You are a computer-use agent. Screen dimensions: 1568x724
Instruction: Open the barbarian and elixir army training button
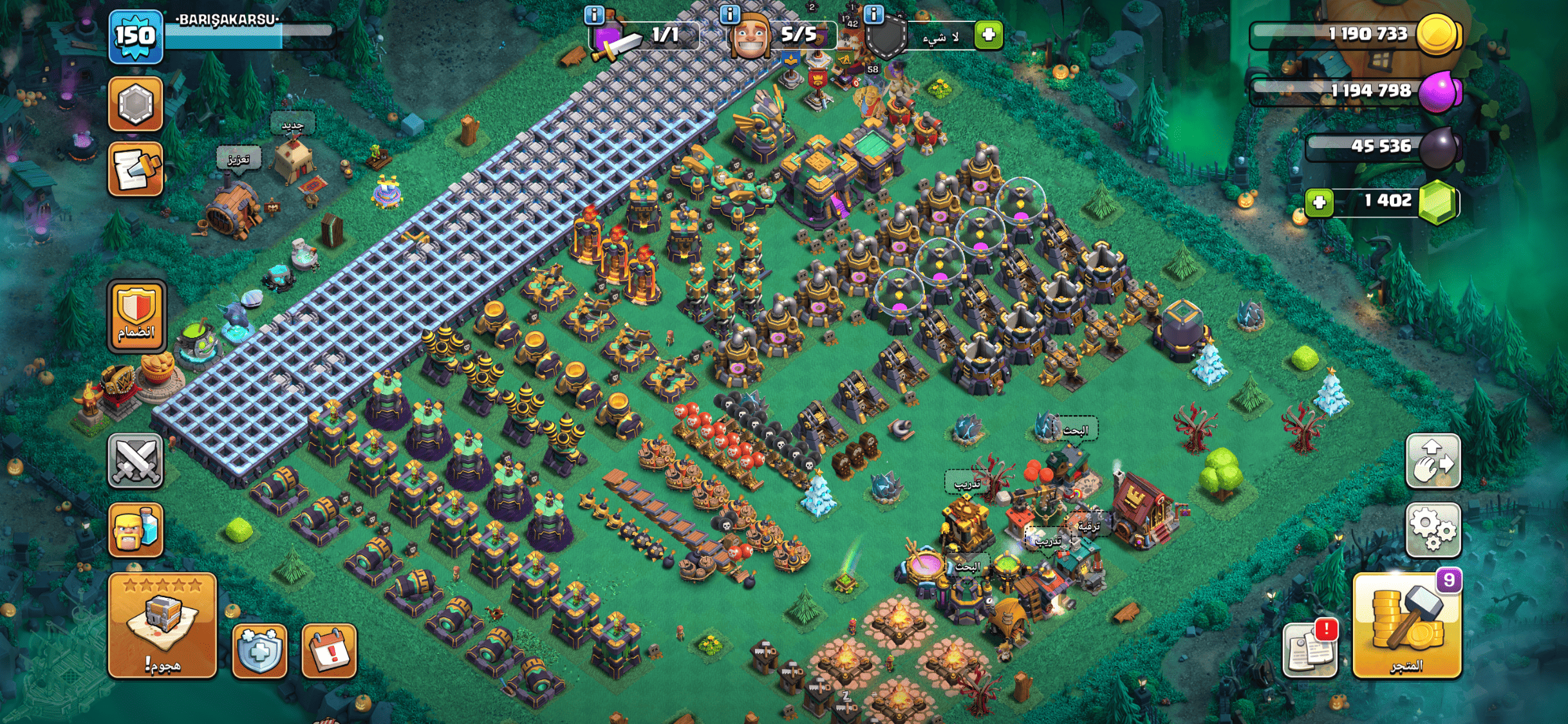pos(135,529)
